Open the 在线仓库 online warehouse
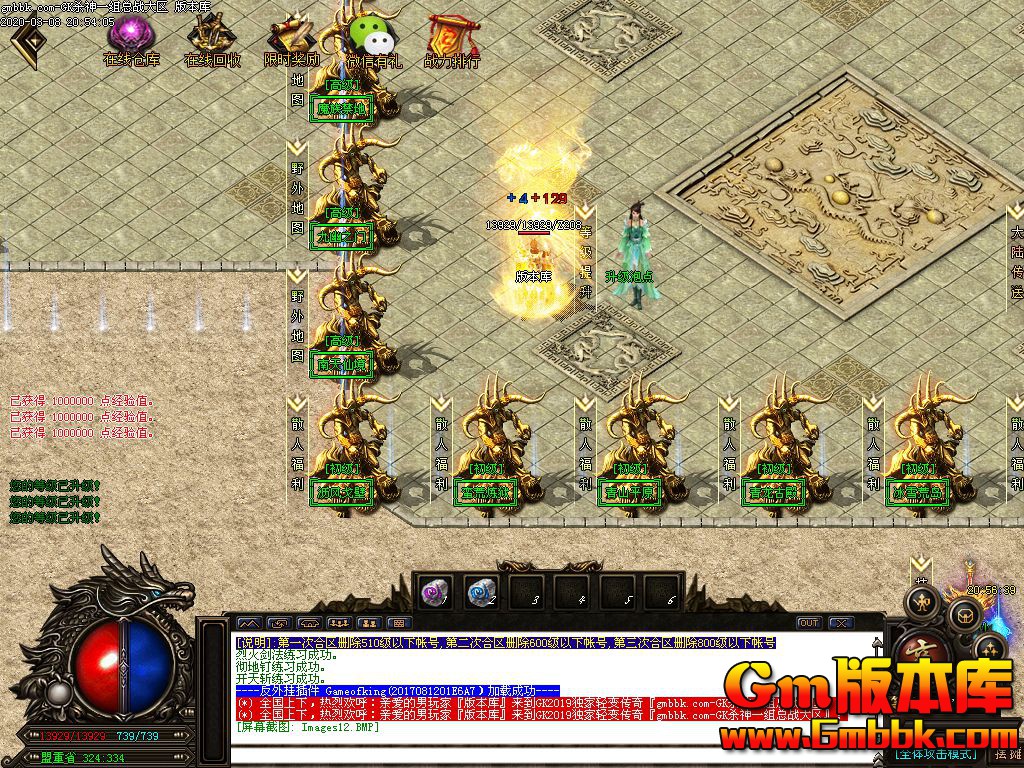The width and height of the screenshot is (1024, 768). pos(130,38)
